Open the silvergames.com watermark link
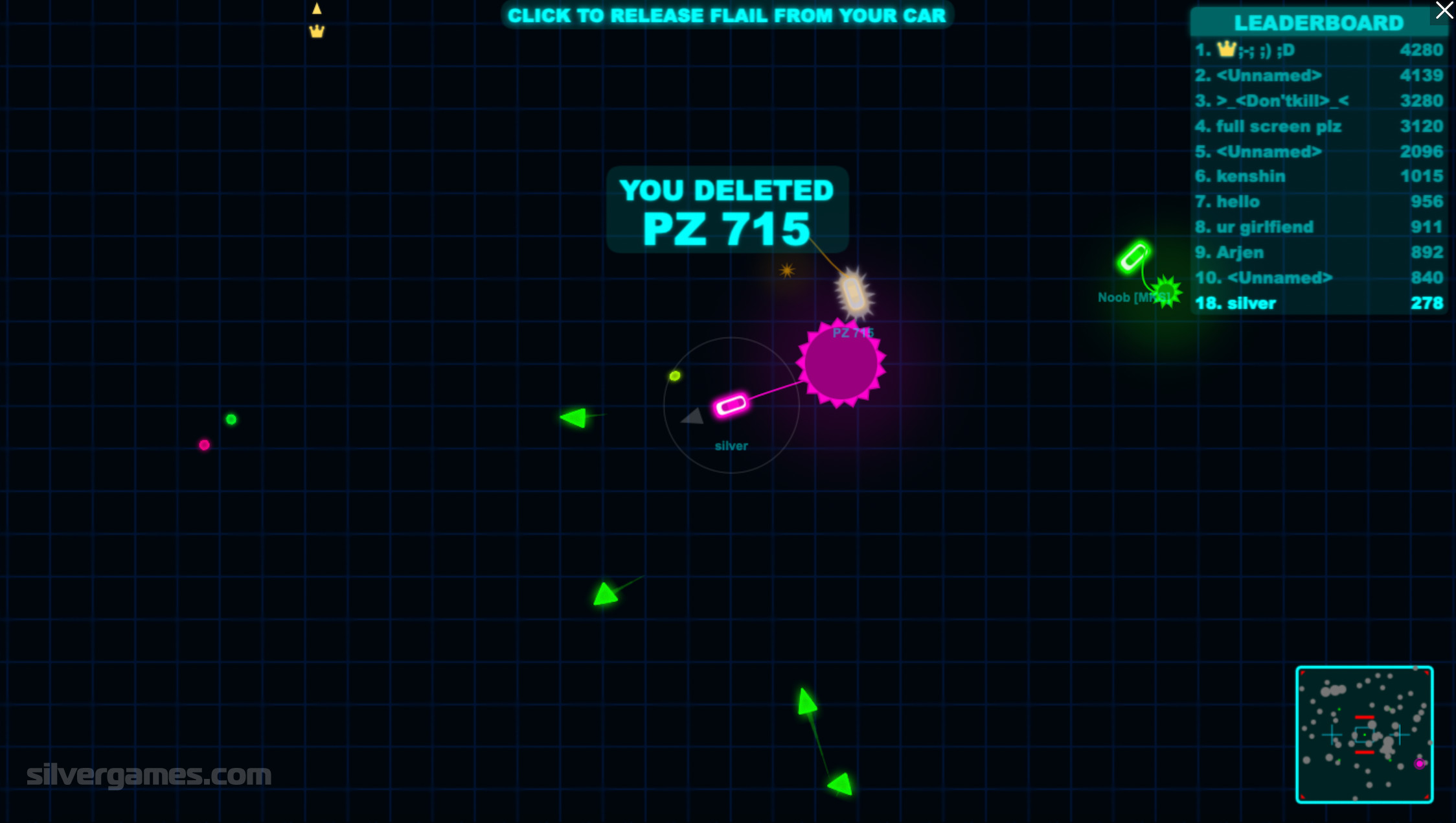The image size is (1456, 823). (x=148, y=775)
